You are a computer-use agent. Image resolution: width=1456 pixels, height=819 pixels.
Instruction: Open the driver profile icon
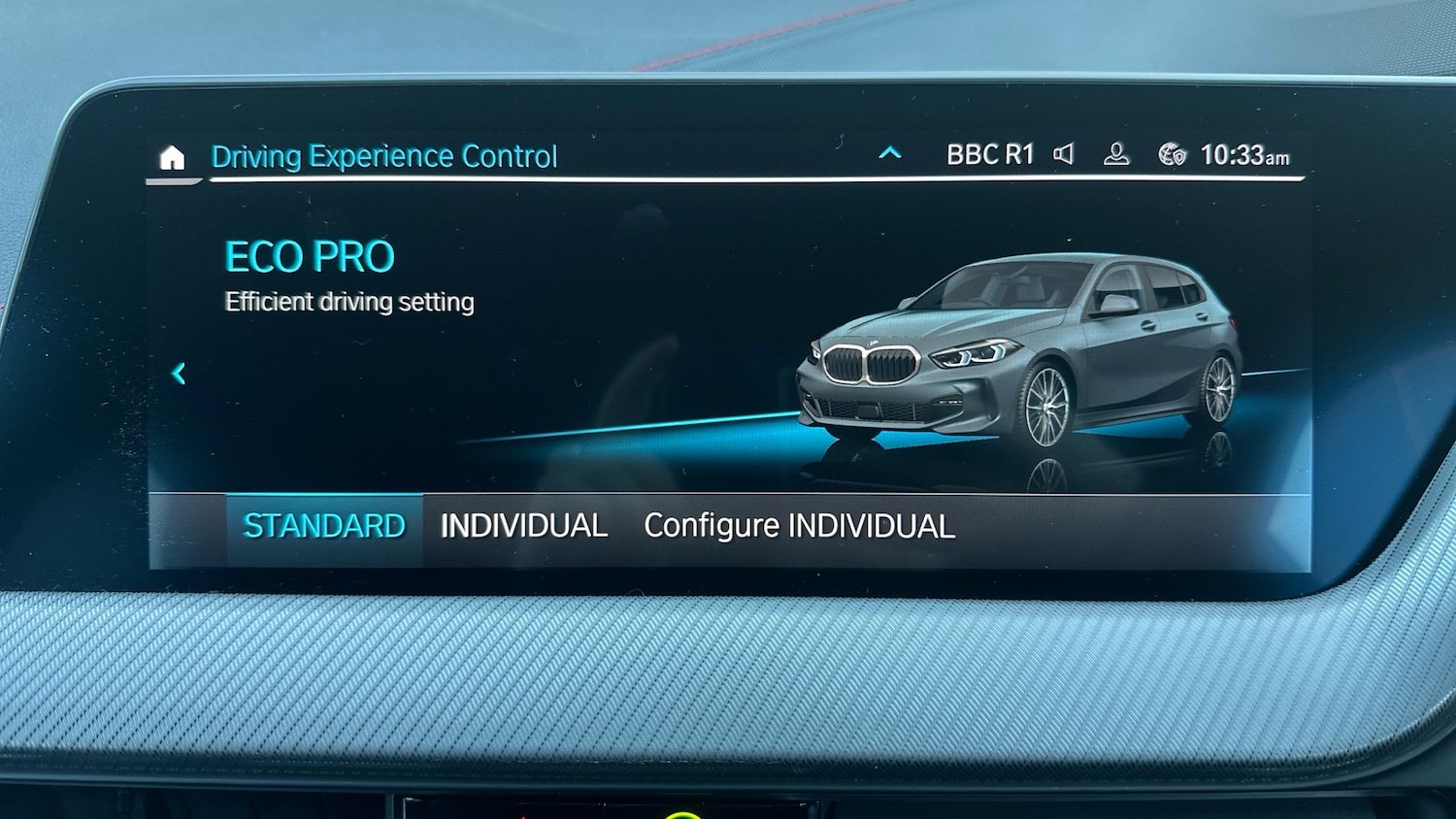coord(1115,154)
